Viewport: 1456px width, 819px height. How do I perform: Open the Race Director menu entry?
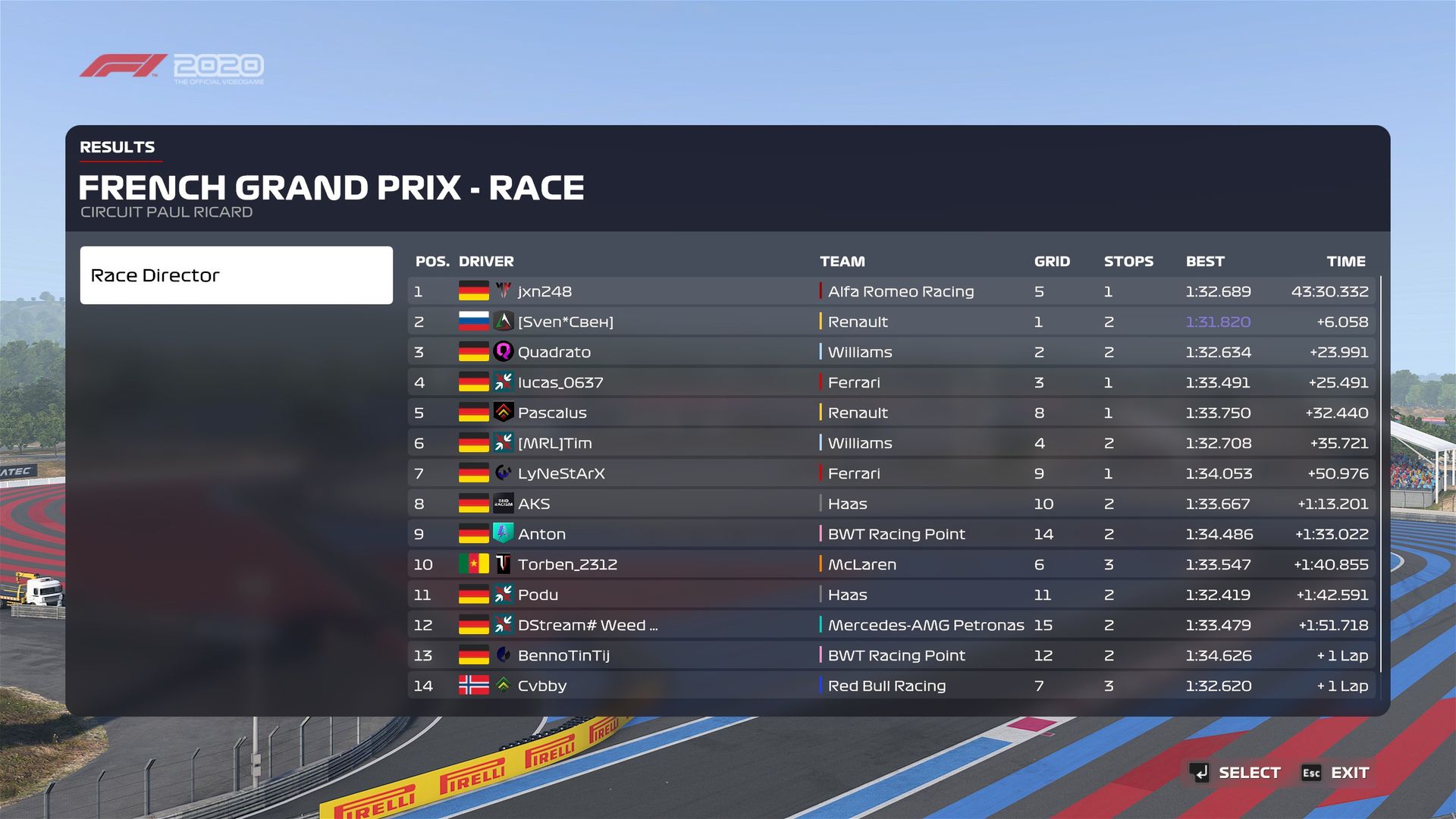[236, 275]
